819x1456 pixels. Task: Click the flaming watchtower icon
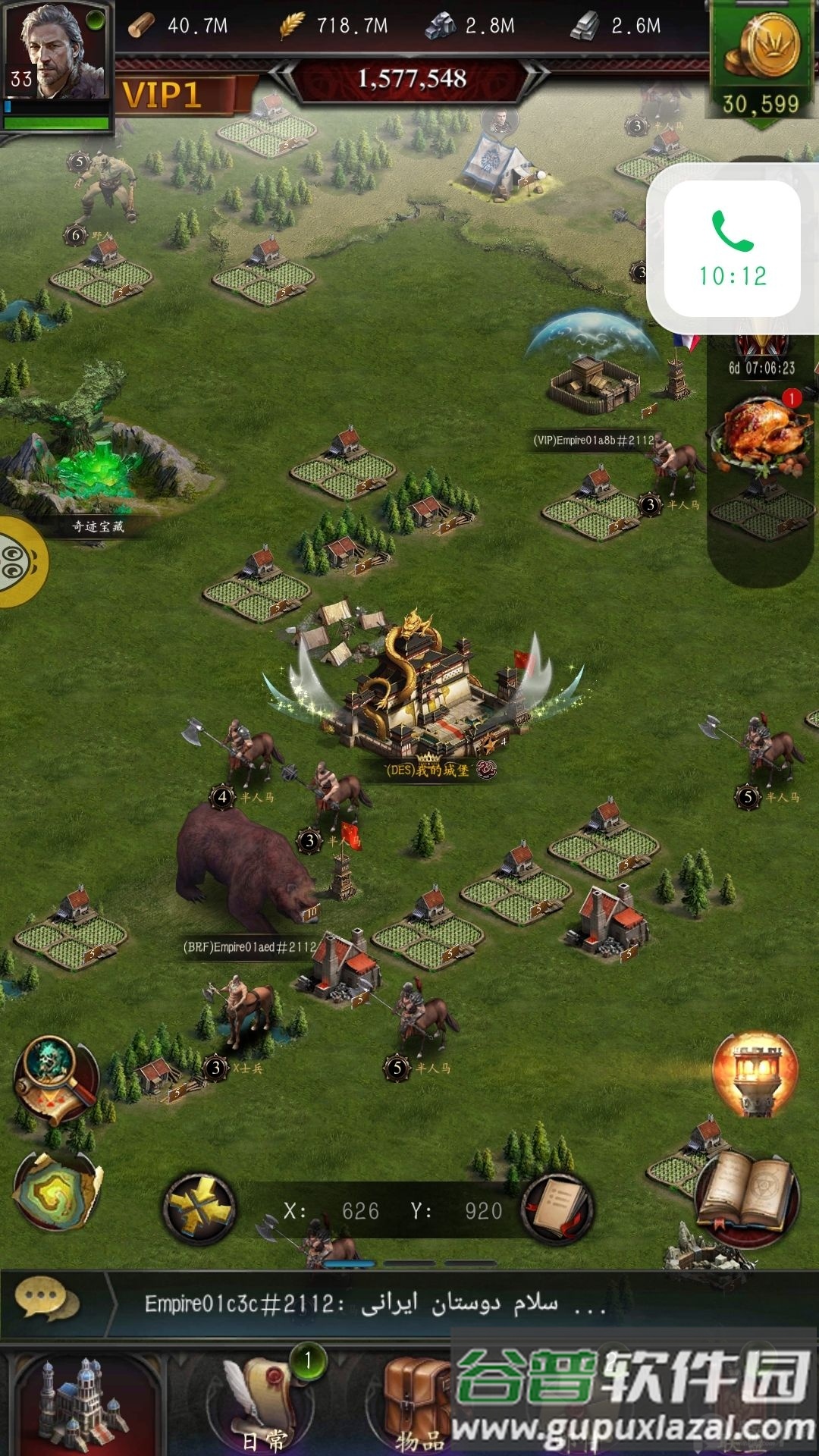tap(755, 1072)
